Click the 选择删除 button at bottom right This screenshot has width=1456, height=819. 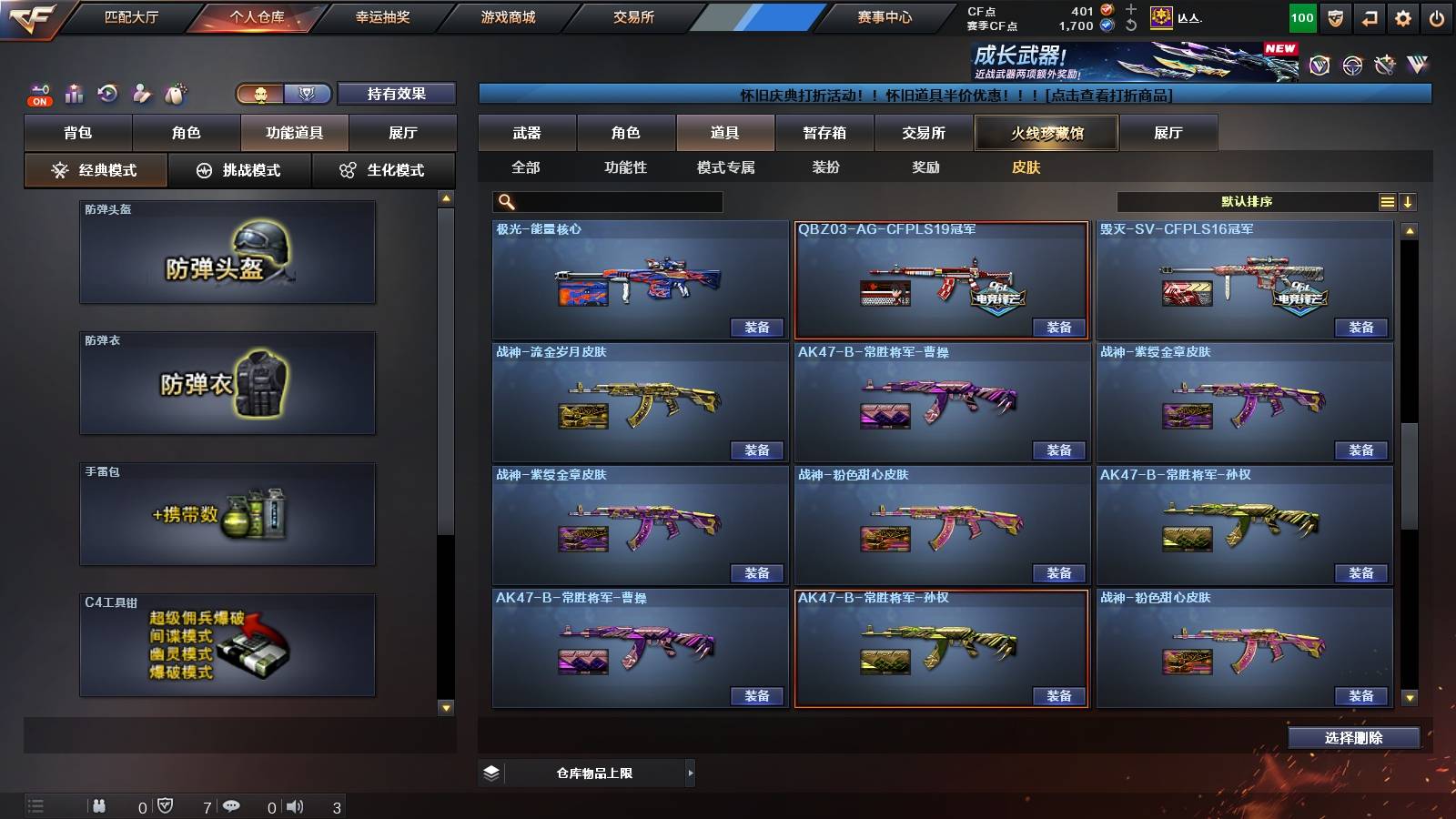1353,737
